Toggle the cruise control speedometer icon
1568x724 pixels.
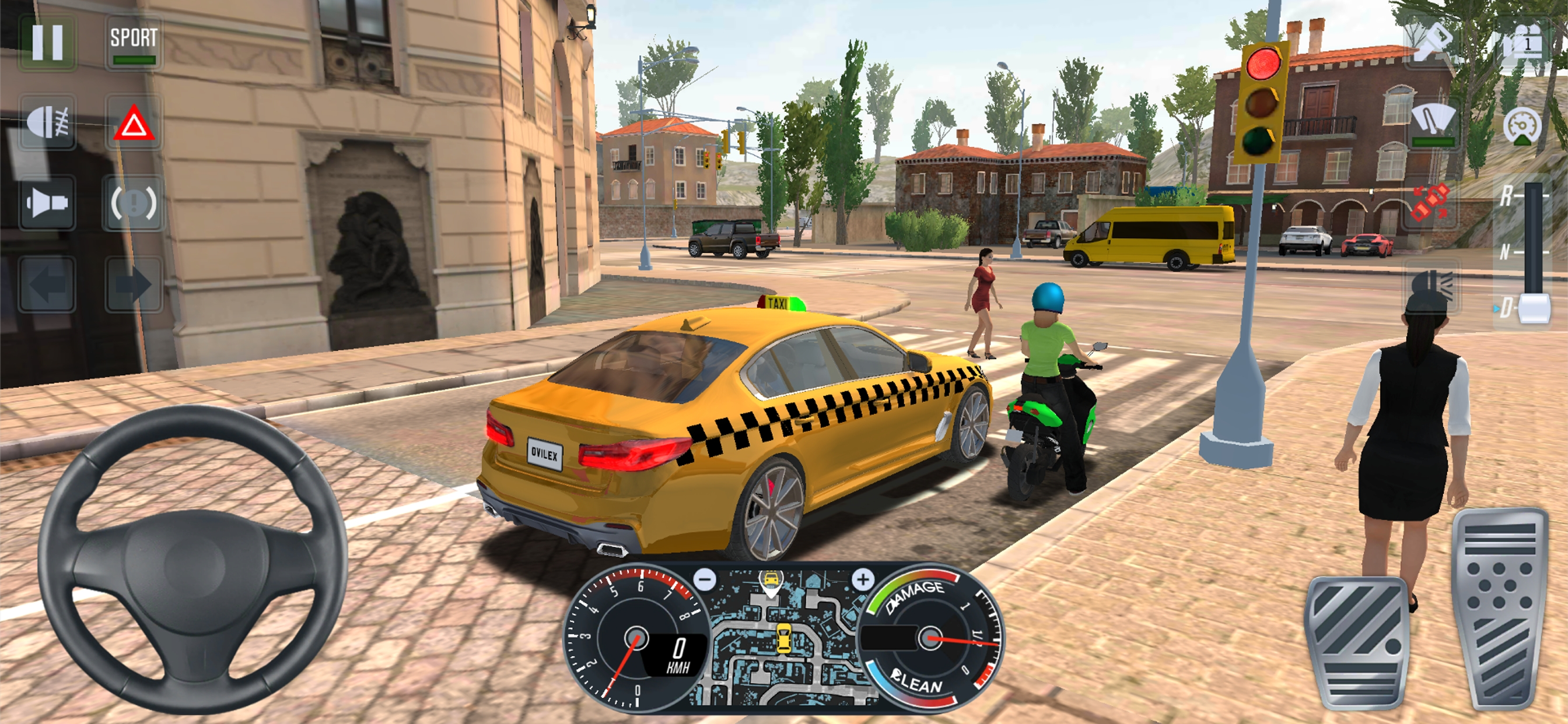(x=1522, y=125)
